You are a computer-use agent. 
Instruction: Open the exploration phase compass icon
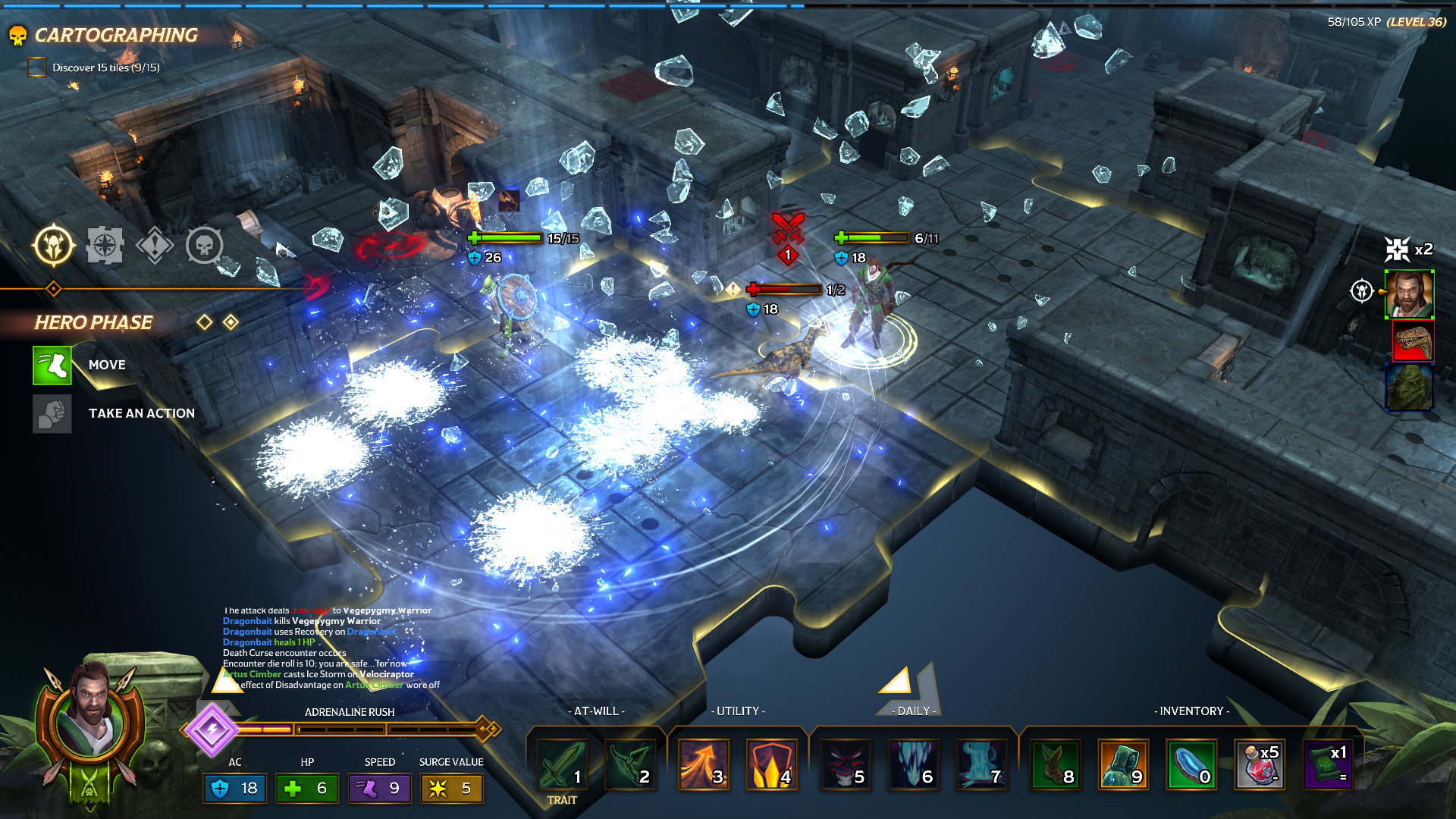point(105,246)
